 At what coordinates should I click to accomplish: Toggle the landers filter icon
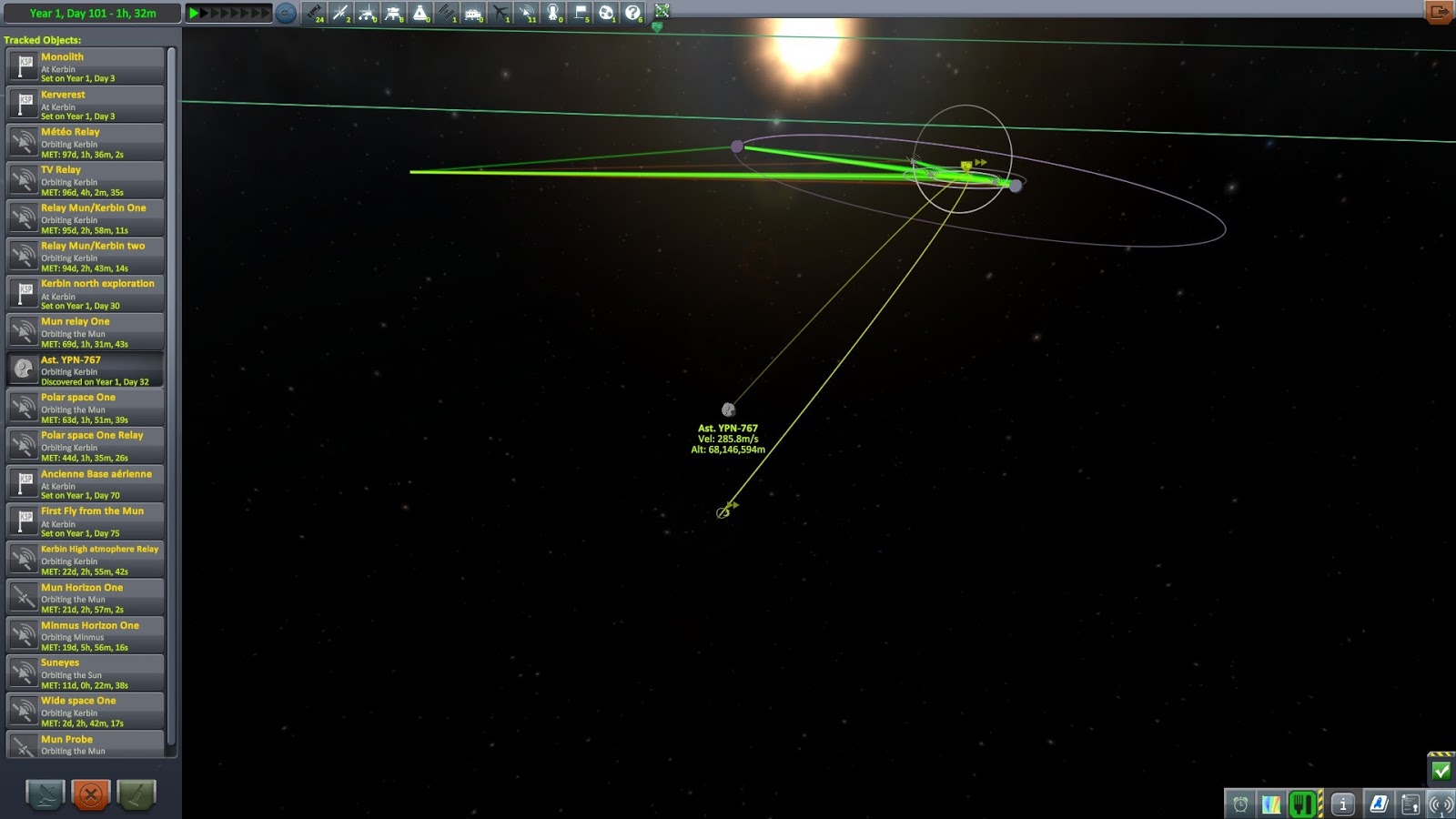click(x=391, y=13)
